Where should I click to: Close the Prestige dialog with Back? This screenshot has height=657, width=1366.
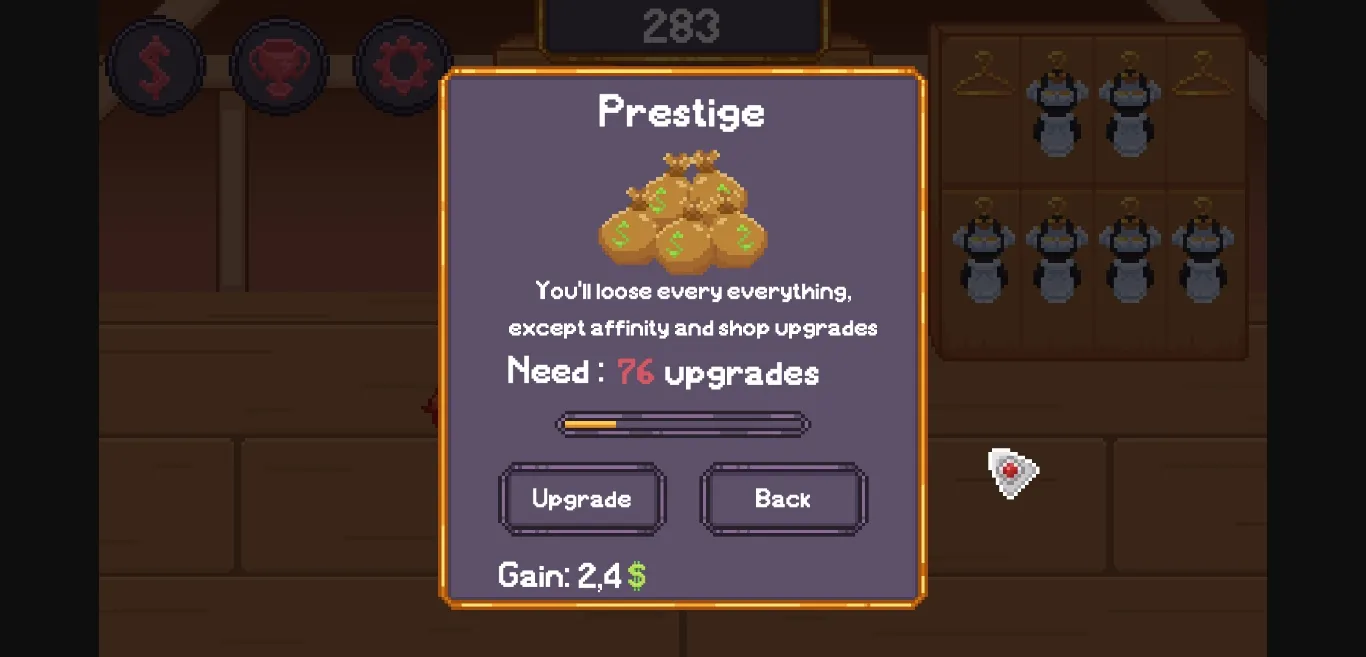click(783, 498)
